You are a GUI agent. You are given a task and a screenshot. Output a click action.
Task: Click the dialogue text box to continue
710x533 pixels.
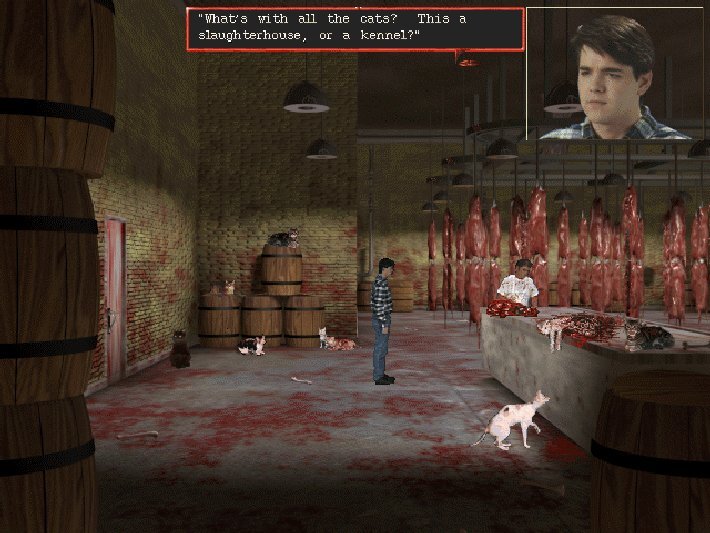355,29
